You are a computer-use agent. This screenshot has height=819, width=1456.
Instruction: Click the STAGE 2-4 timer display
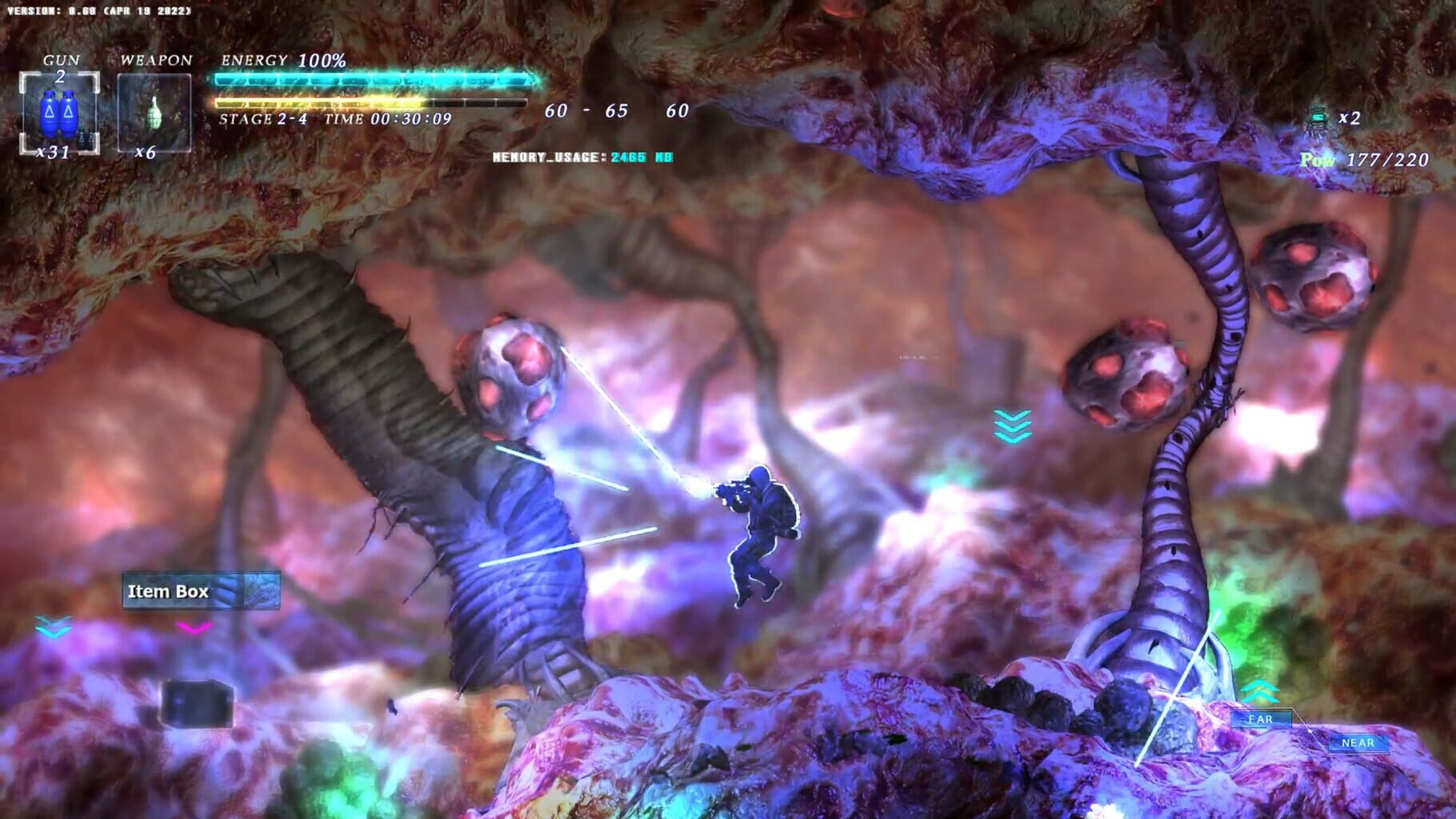tap(336, 119)
